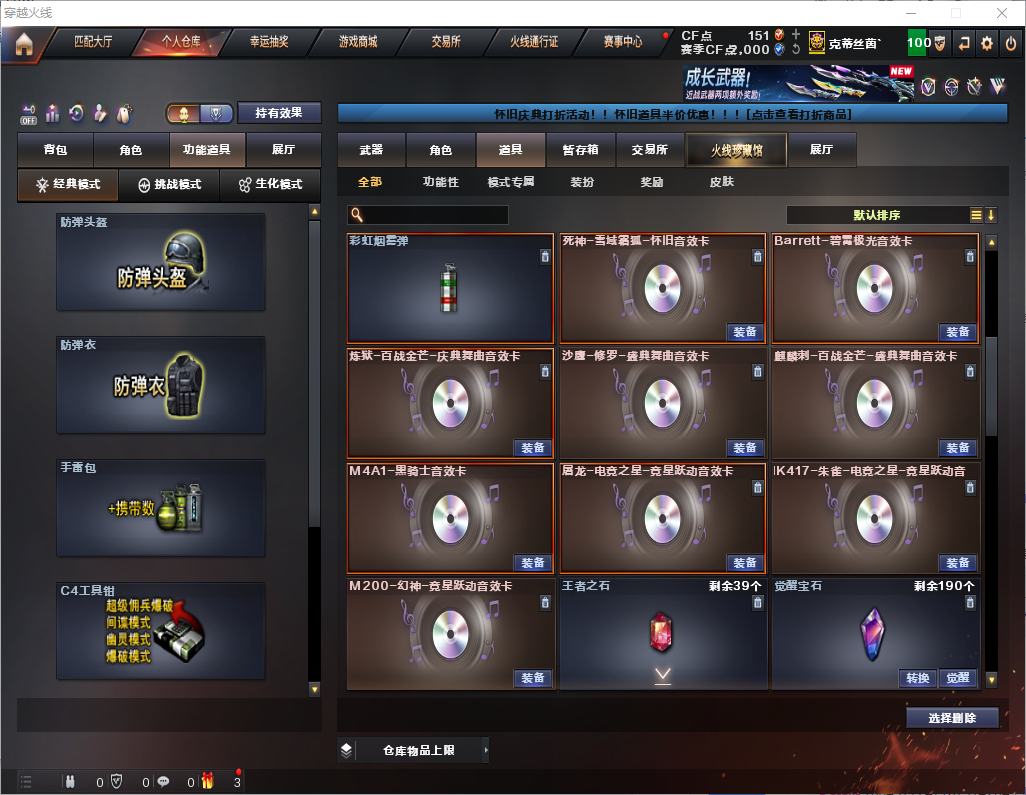The height and width of the screenshot is (795, 1026).
Task: Close the game window
Action: (1001, 12)
